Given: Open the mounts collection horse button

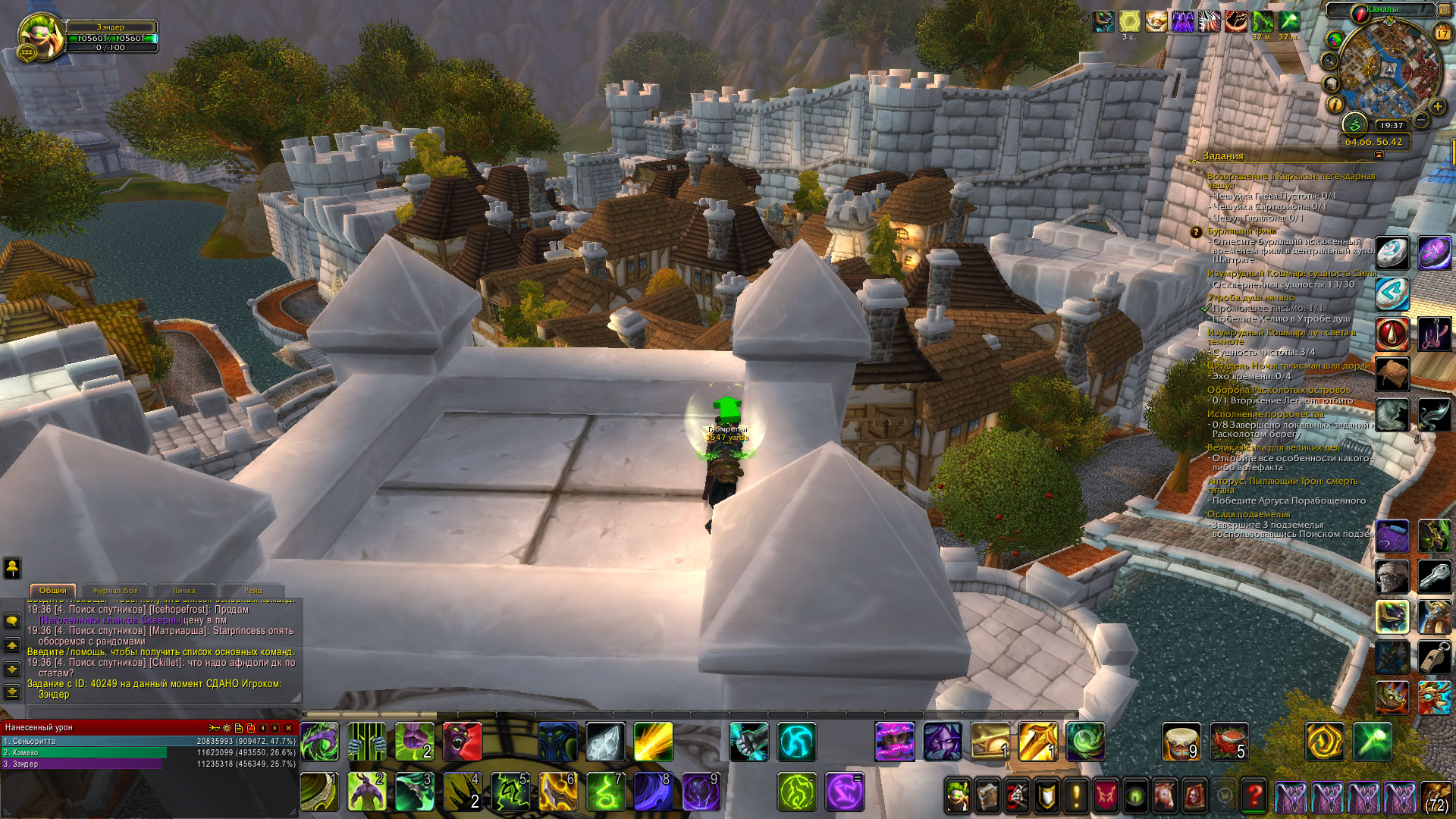Looking at the screenshot, I should pos(1165,795).
